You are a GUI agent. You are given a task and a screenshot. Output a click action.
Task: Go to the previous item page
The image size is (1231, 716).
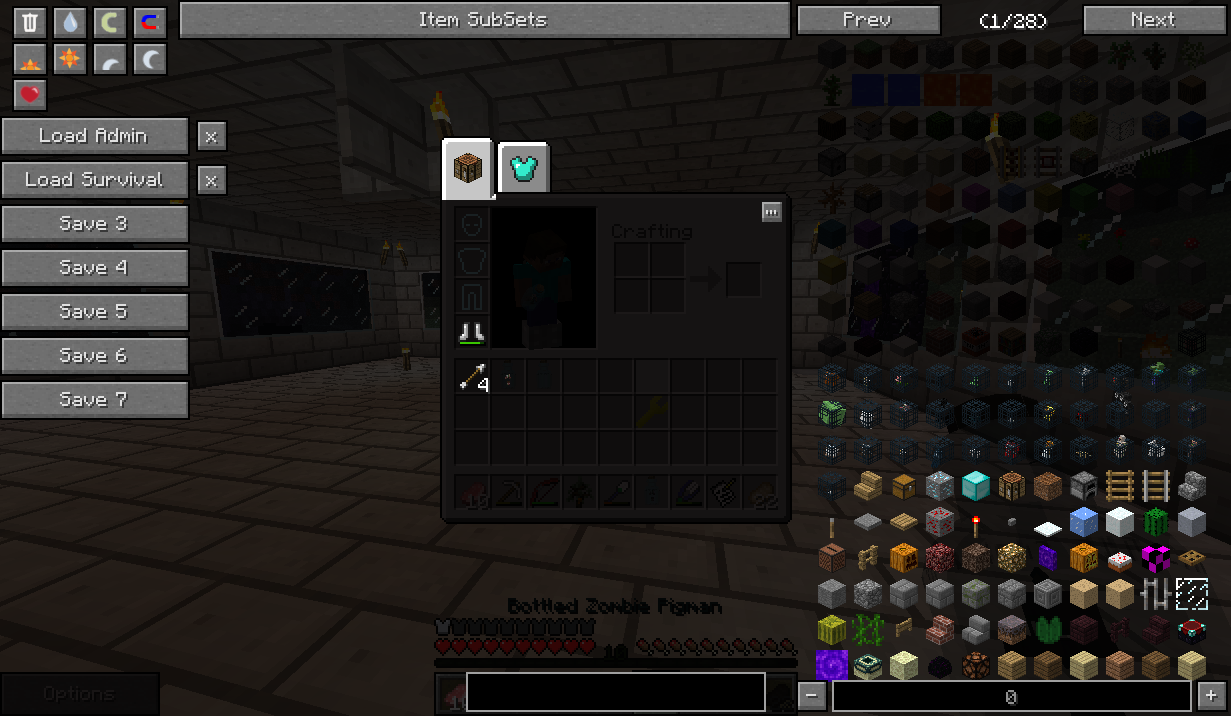(868, 20)
